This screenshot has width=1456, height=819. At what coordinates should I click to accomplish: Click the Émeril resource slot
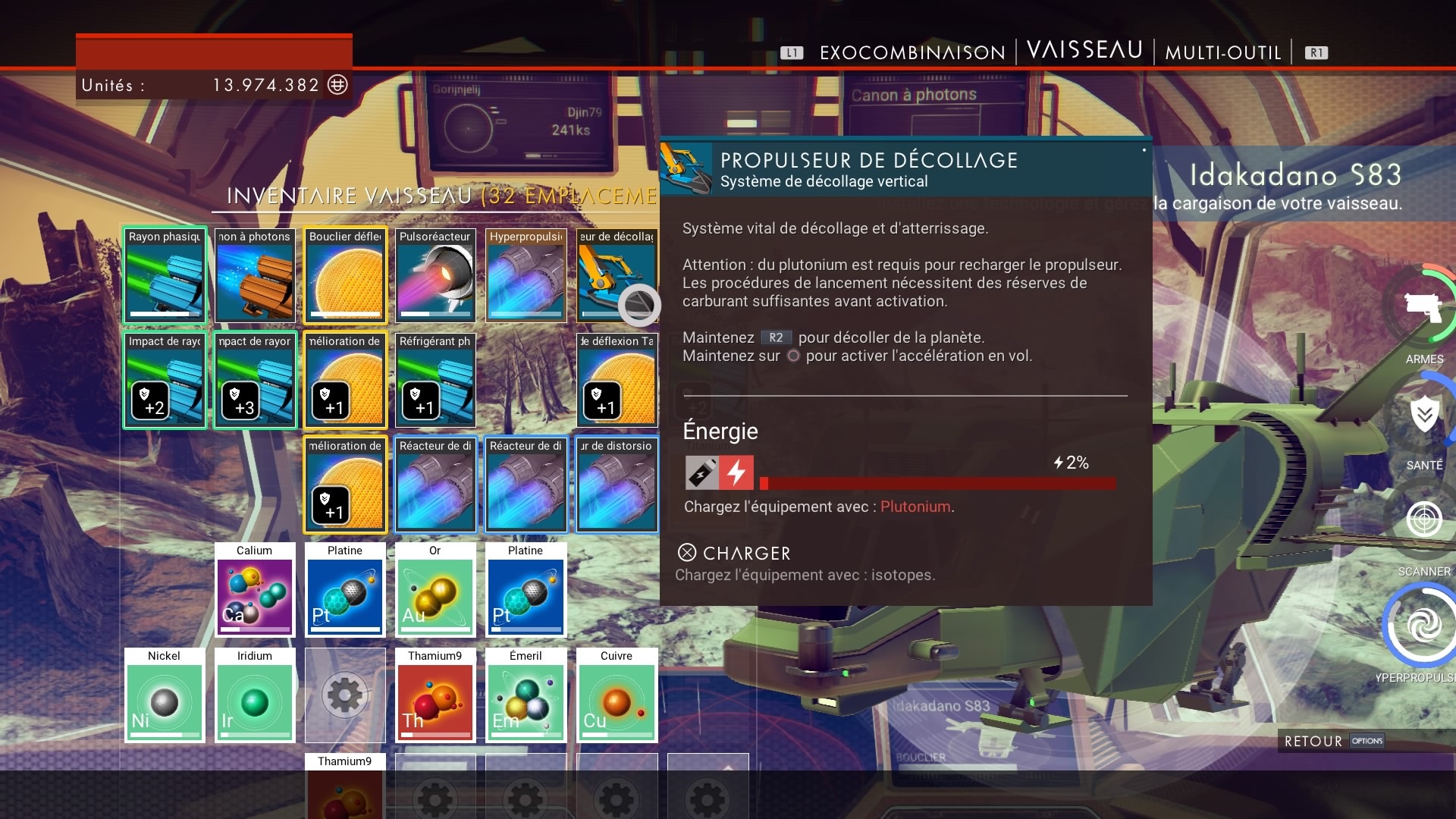(526, 695)
